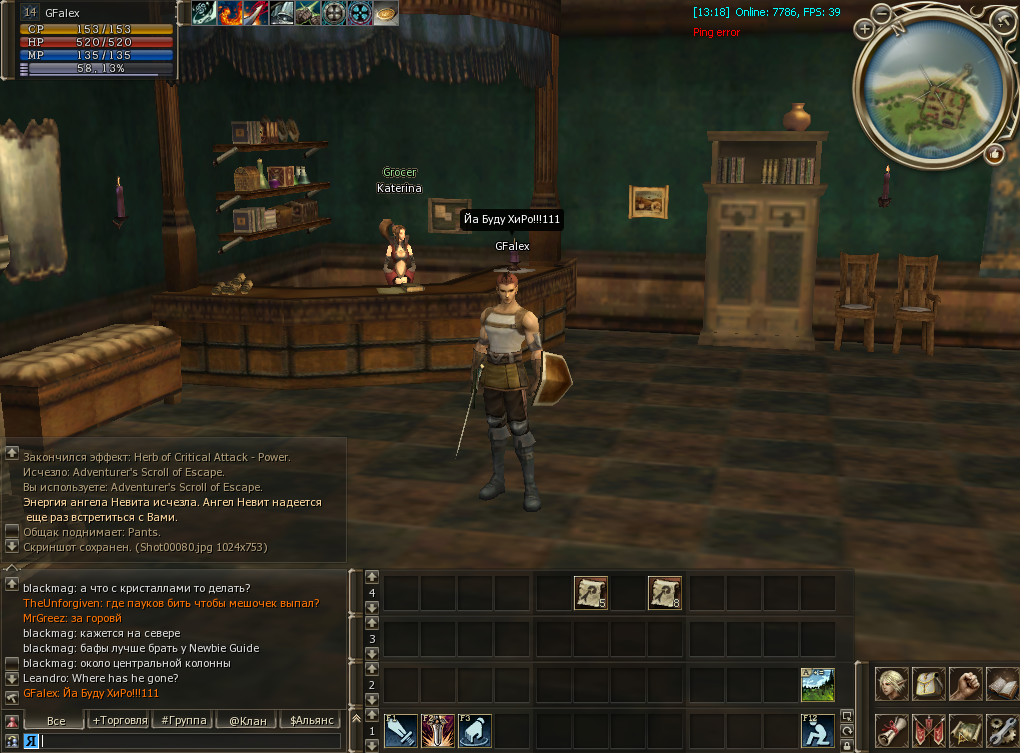
Task: Switch to the +Торговля chat tab
Action: click(119, 720)
